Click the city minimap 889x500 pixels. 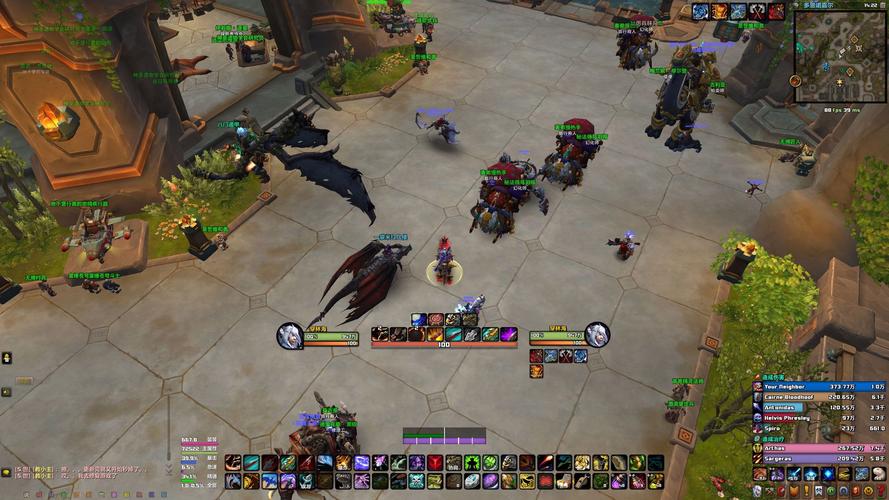[840, 55]
